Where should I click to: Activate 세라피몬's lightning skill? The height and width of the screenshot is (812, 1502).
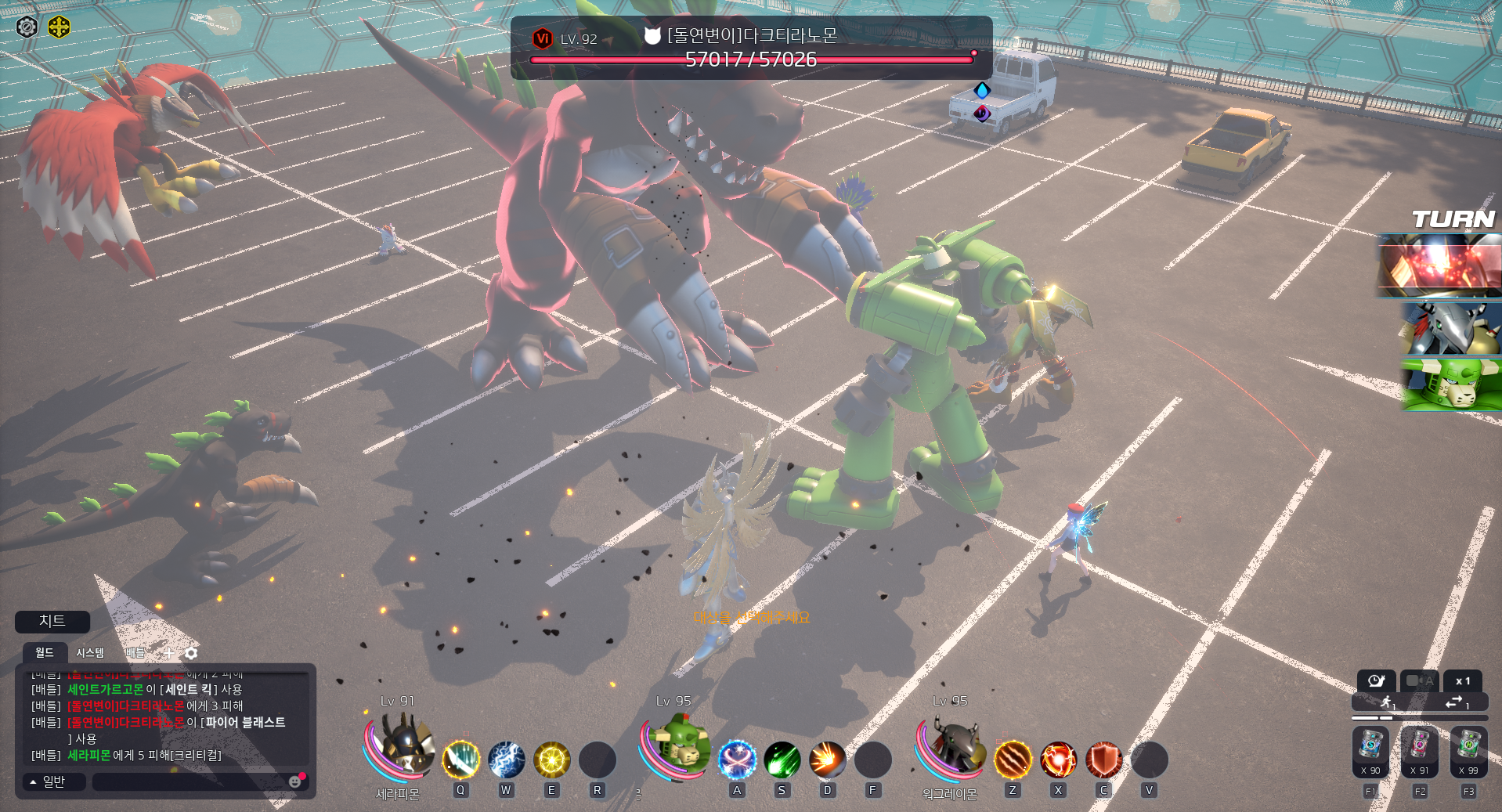(x=507, y=760)
